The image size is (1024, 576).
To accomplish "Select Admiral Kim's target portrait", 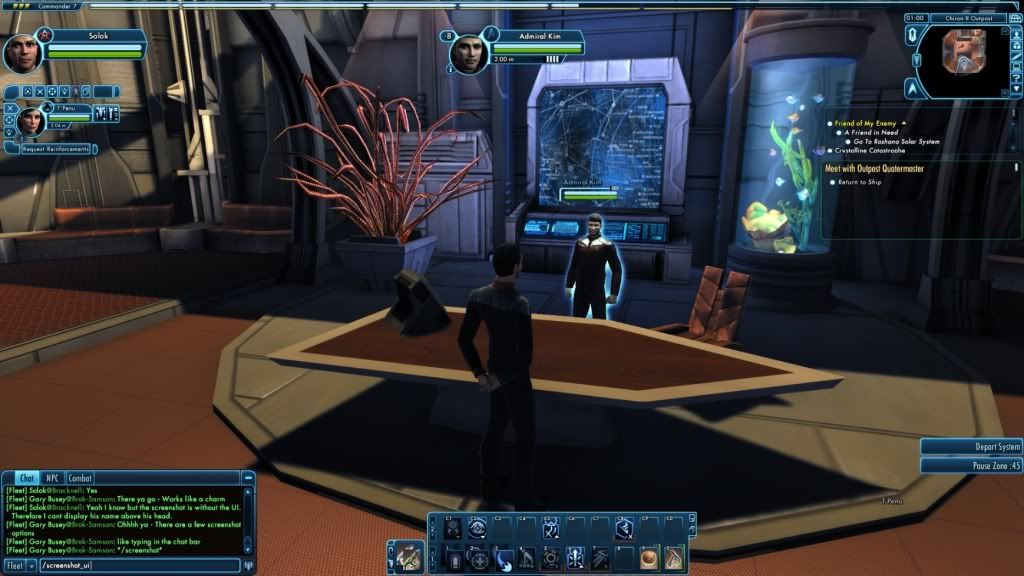I will 467,54.
